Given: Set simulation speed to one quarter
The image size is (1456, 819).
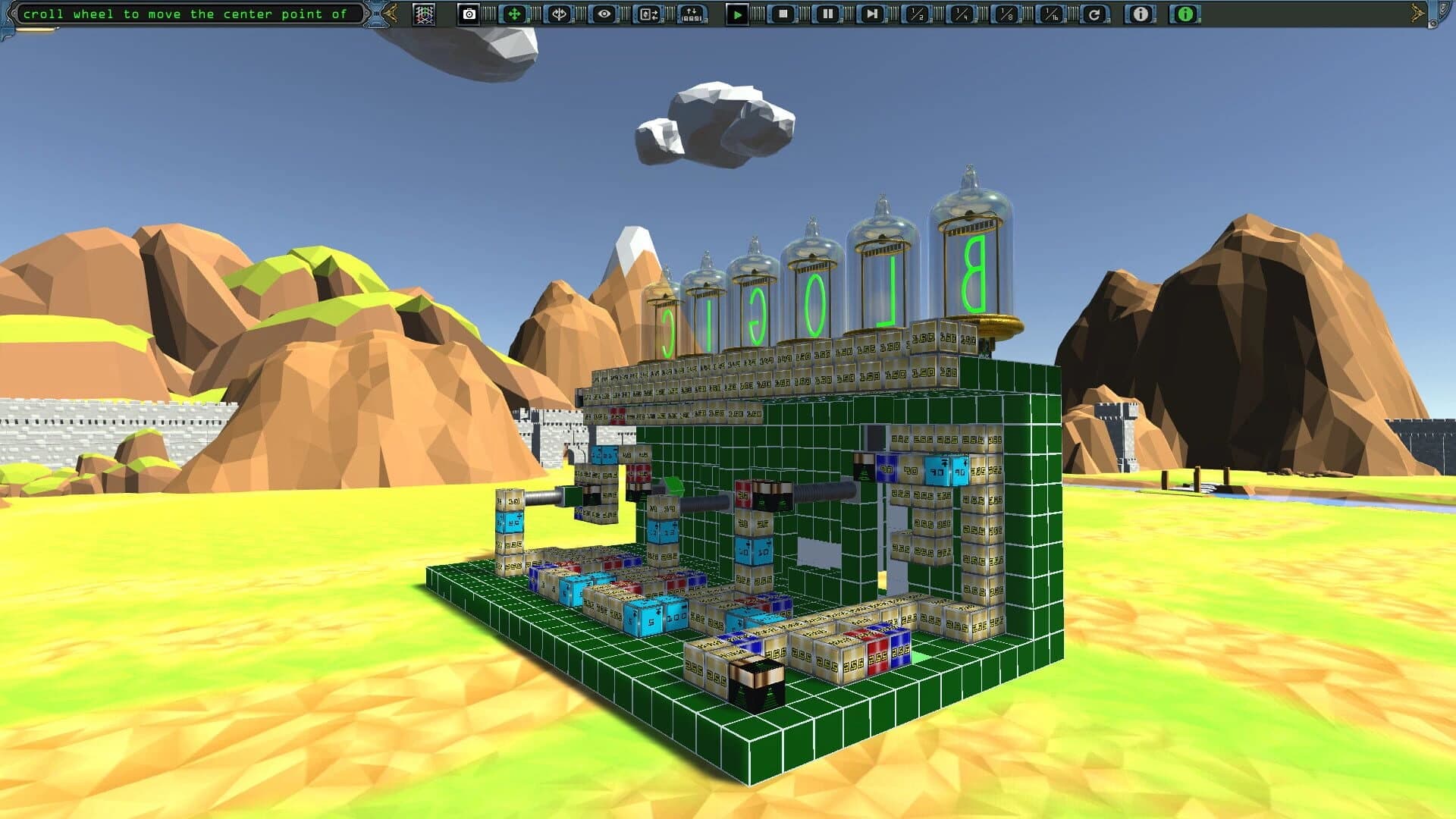Looking at the screenshot, I should [x=958, y=13].
